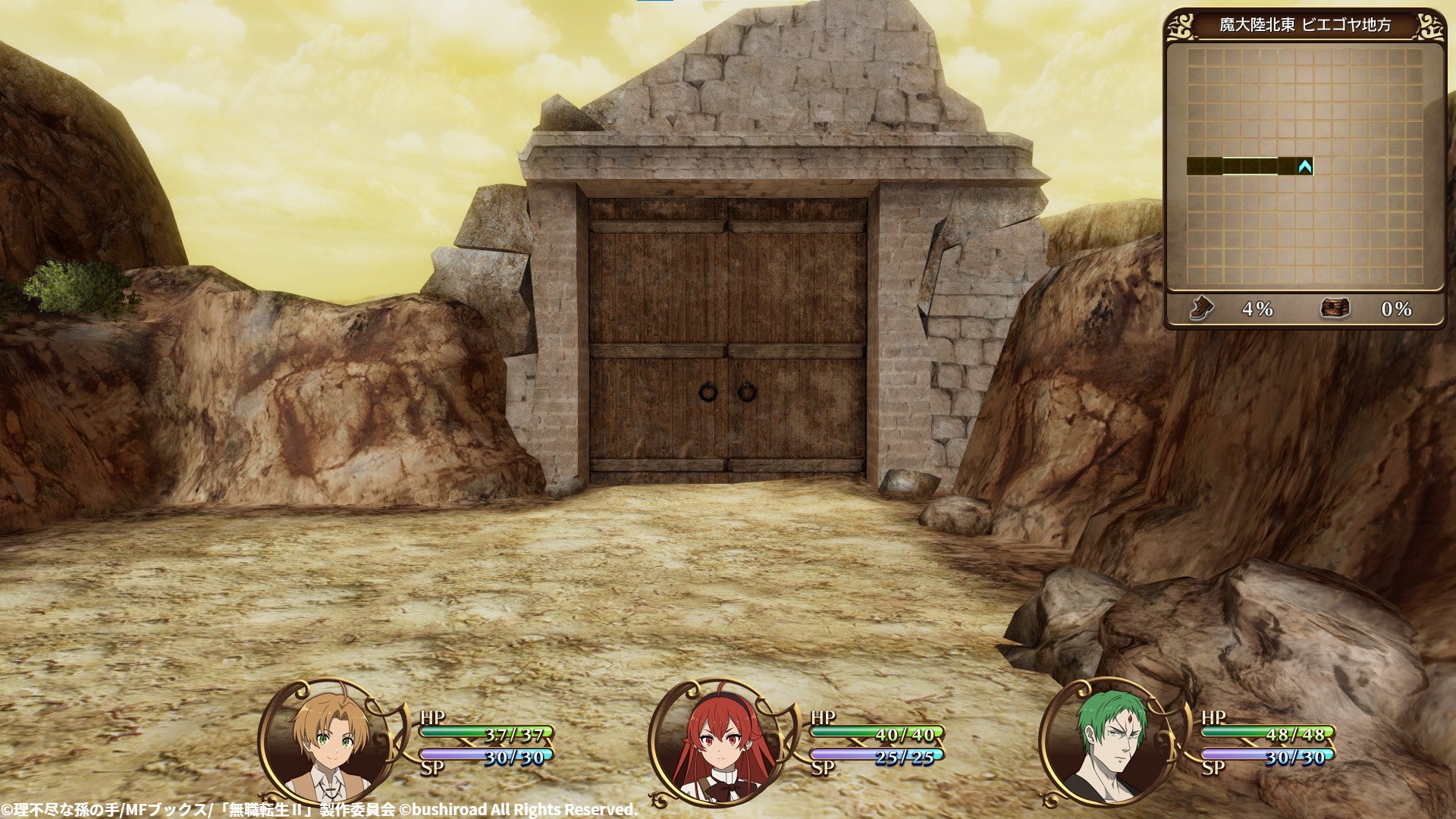This screenshot has height=819, width=1456.
Task: Click the player arrow marker on minimap
Action: pyautogui.click(x=1304, y=166)
